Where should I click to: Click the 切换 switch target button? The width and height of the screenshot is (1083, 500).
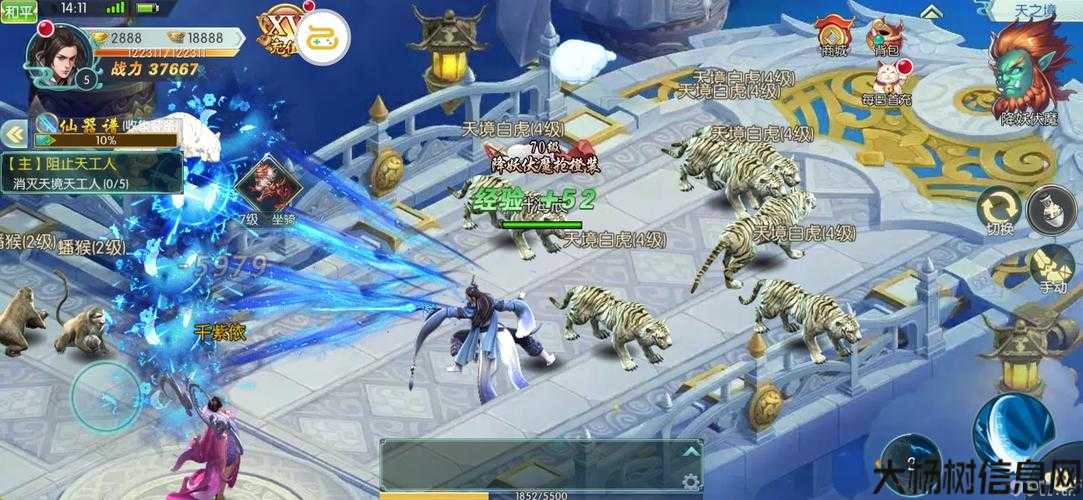999,209
